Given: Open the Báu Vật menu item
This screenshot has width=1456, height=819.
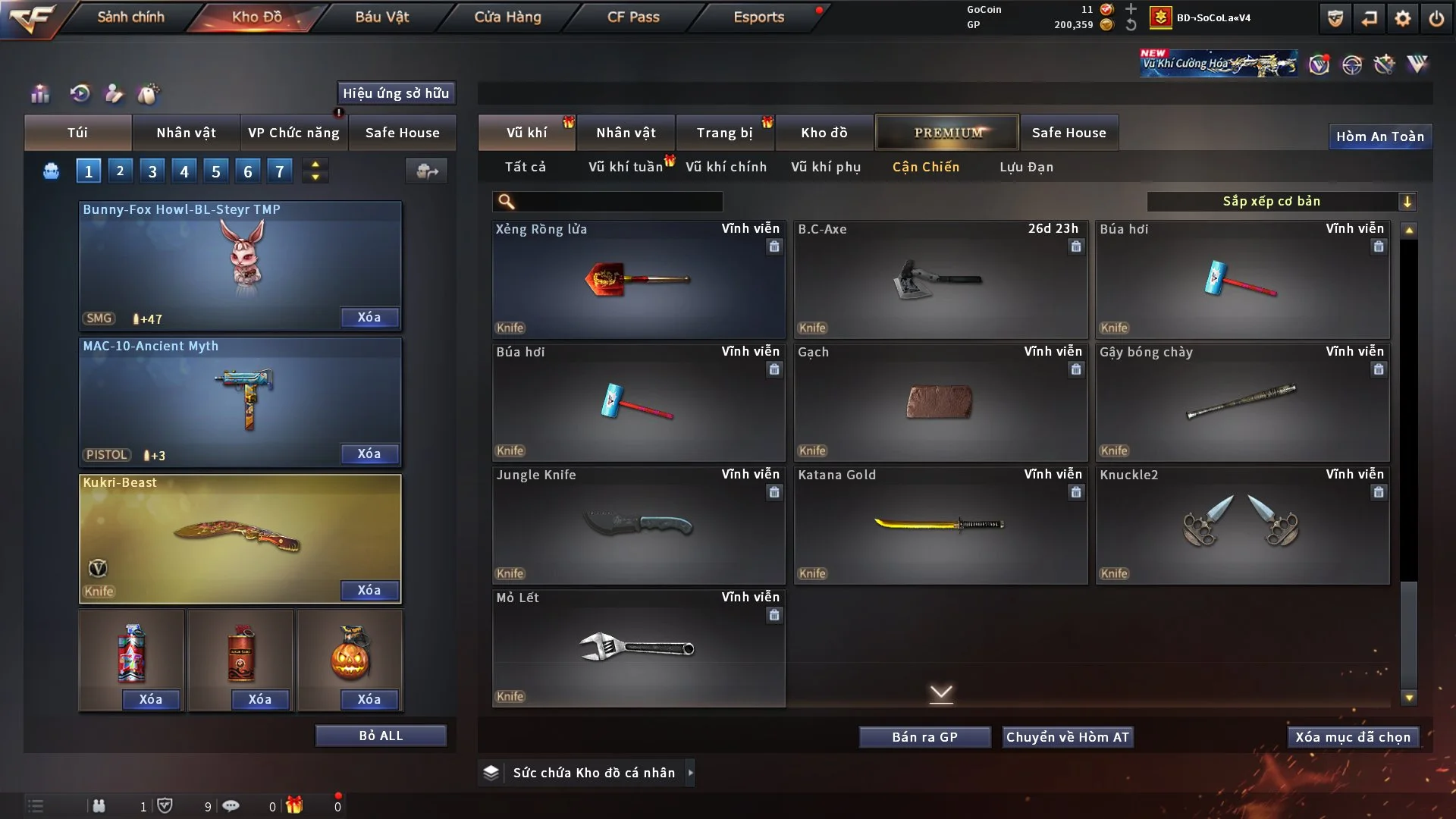Looking at the screenshot, I should tap(381, 17).
